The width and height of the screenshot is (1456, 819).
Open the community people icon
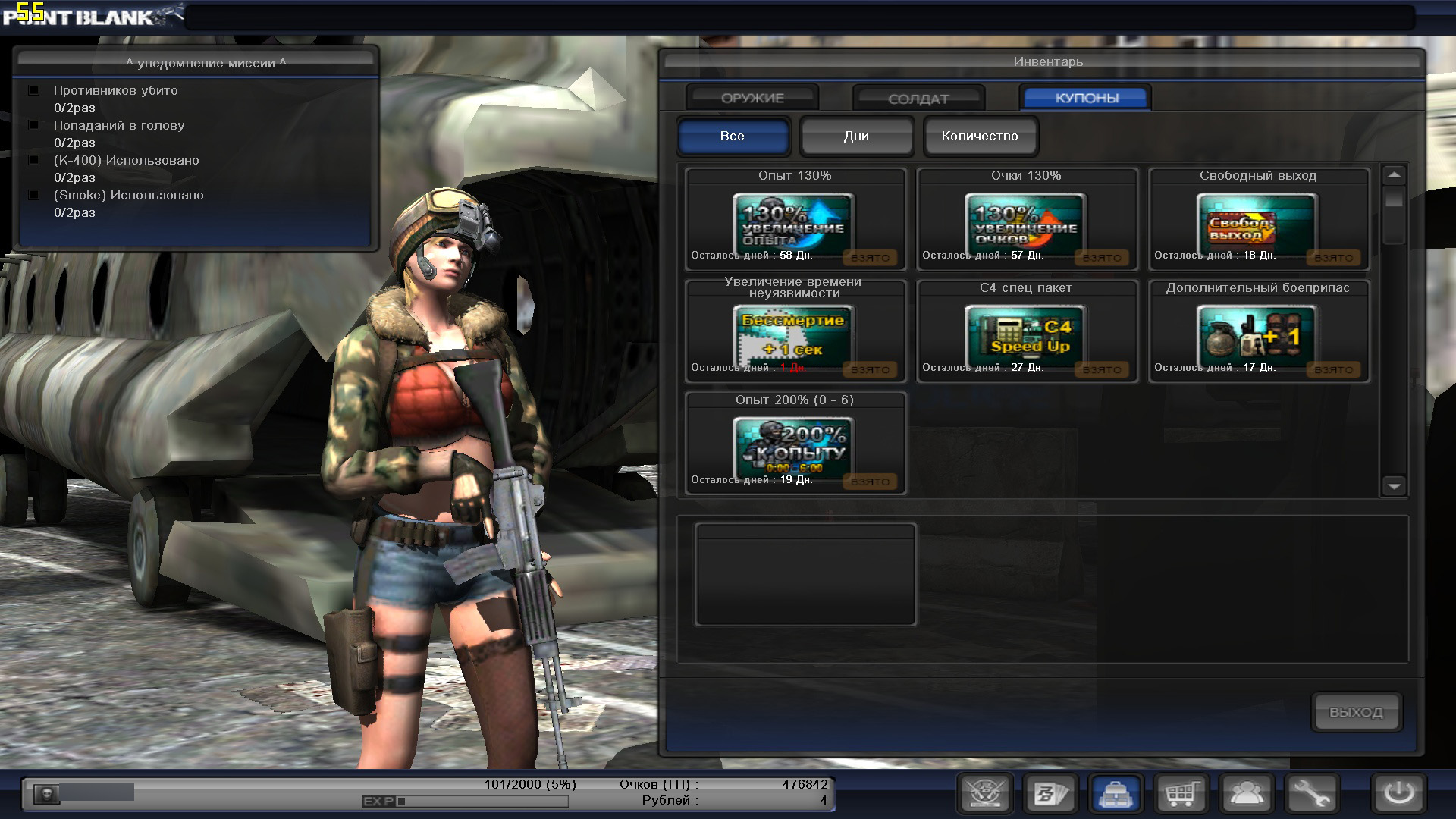(x=1247, y=794)
